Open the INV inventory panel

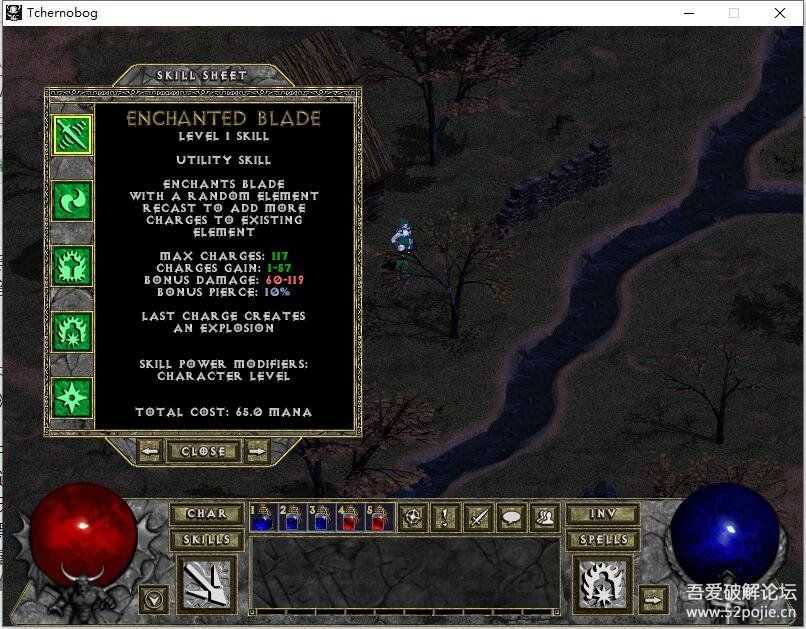coord(602,514)
